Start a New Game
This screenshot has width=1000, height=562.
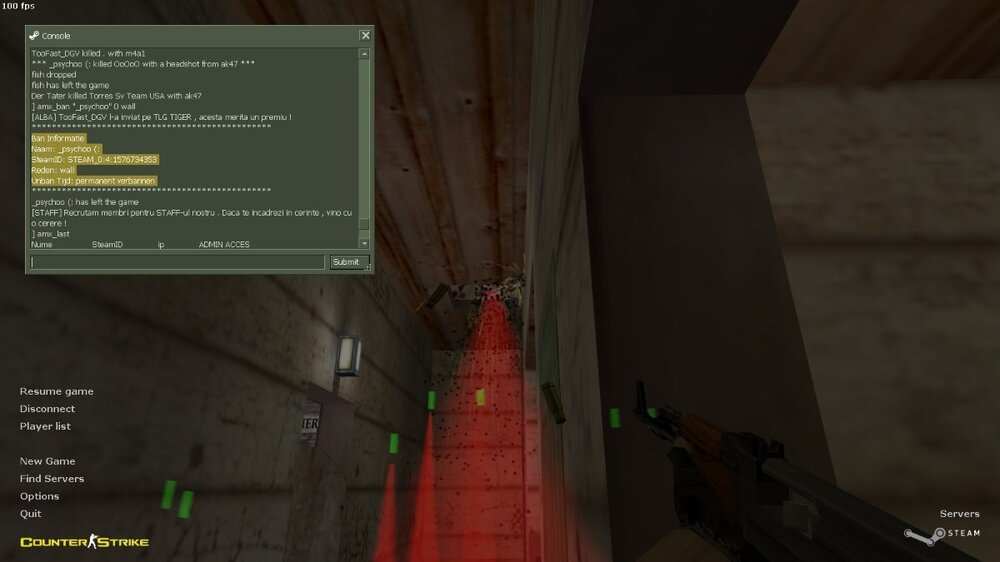[47, 461]
